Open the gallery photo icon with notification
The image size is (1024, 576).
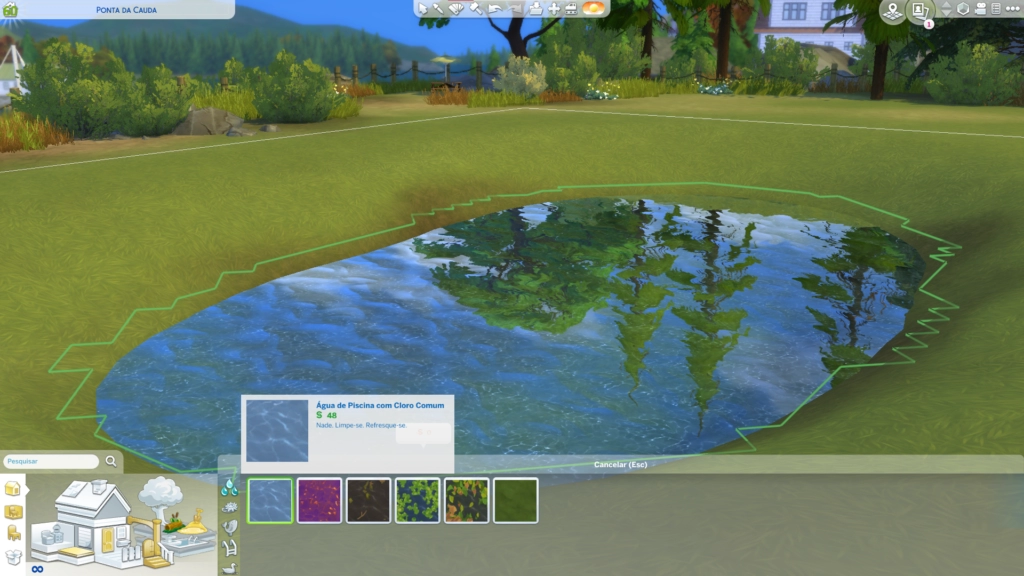(920, 10)
